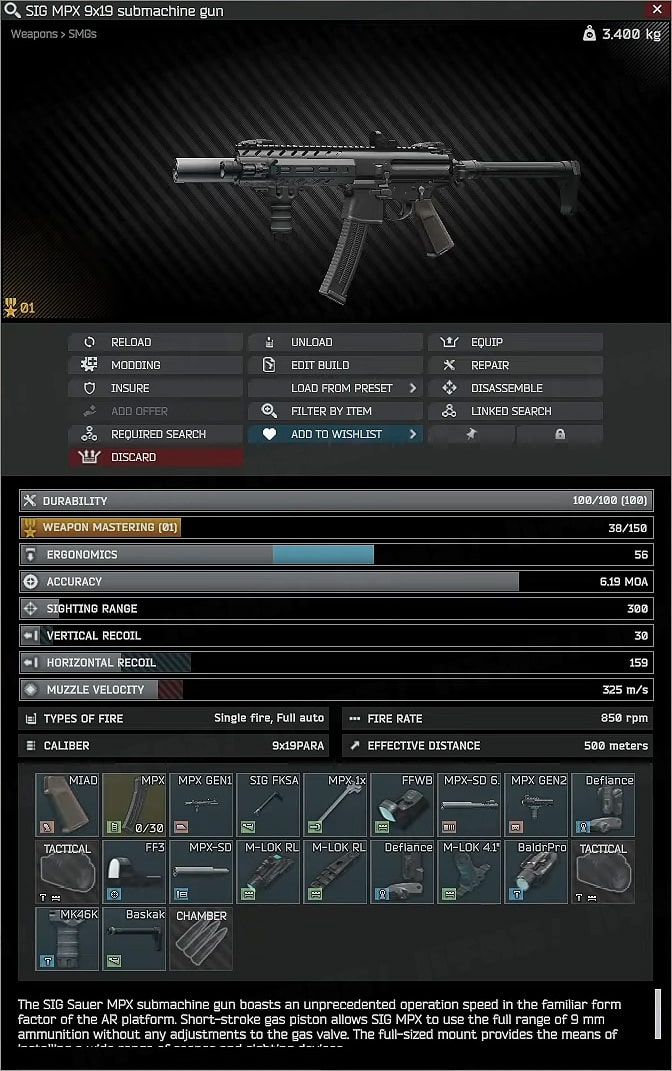Select the BaldrPro flashlight slot
This screenshot has height=1071, width=672.
pyautogui.click(x=535, y=871)
